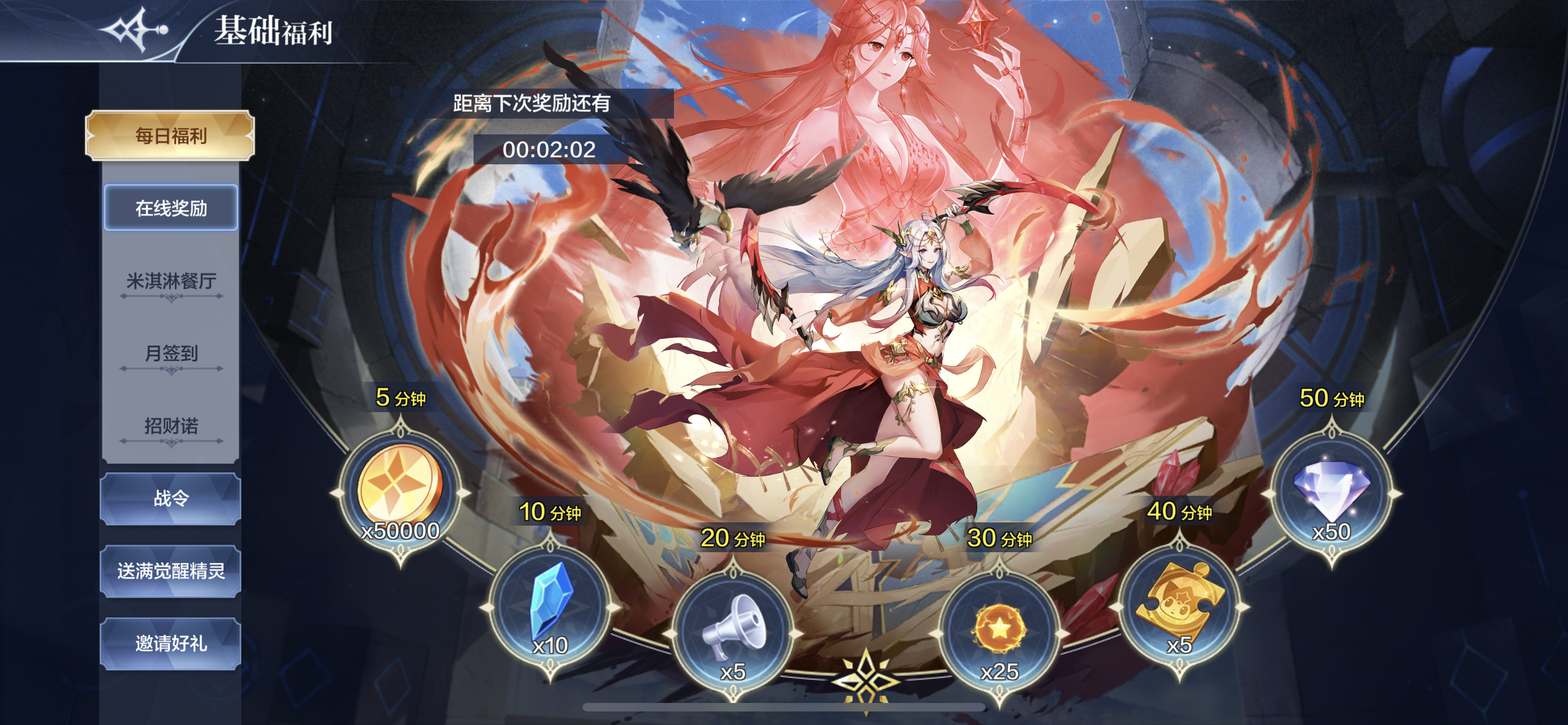Screen dimensions: 1568x725
Task: View the 送满觉醒精灵 event
Action: (171, 571)
